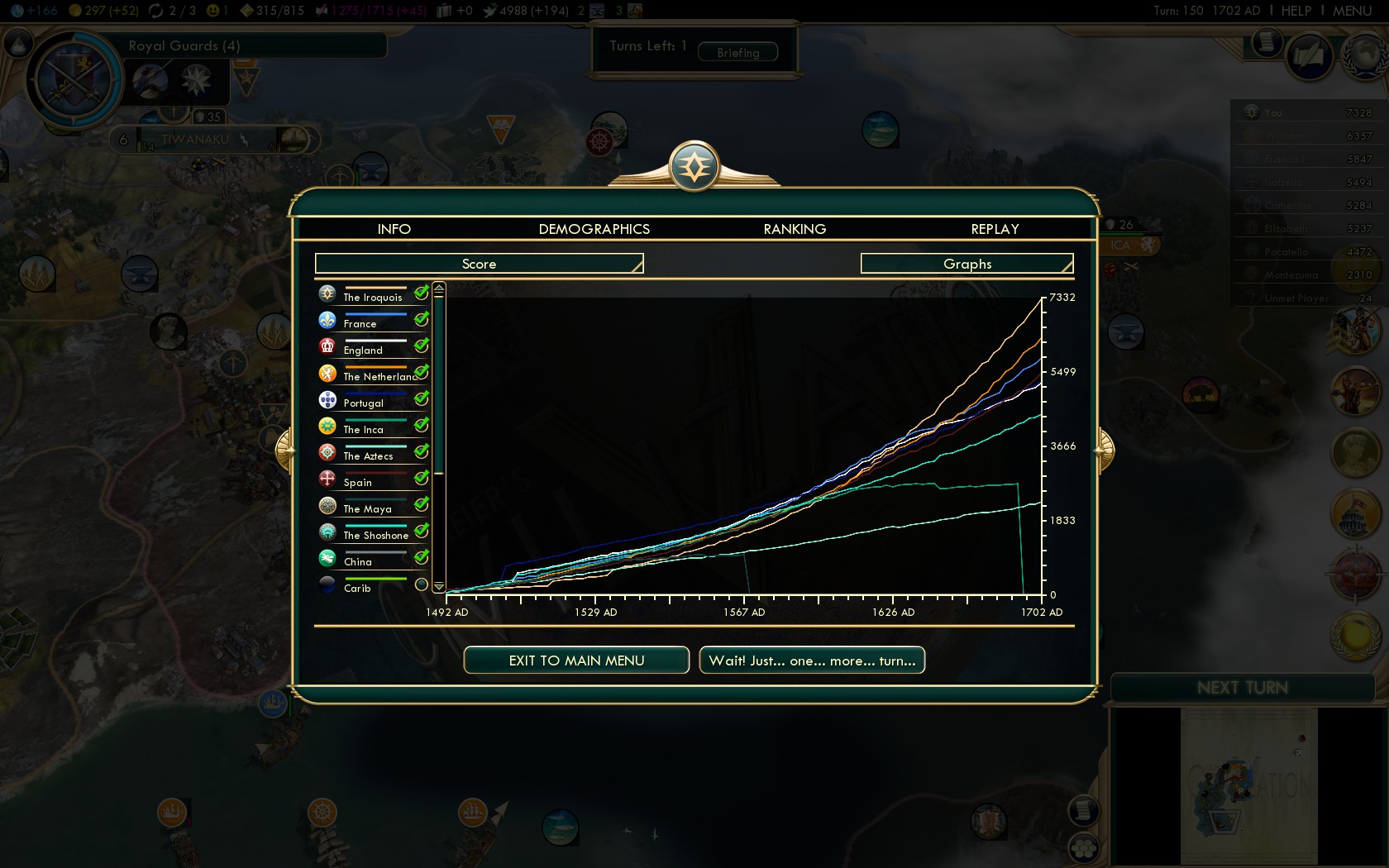Choose Wait! Just... one... more... turn...
This screenshot has width=1389, height=868.
click(812, 661)
